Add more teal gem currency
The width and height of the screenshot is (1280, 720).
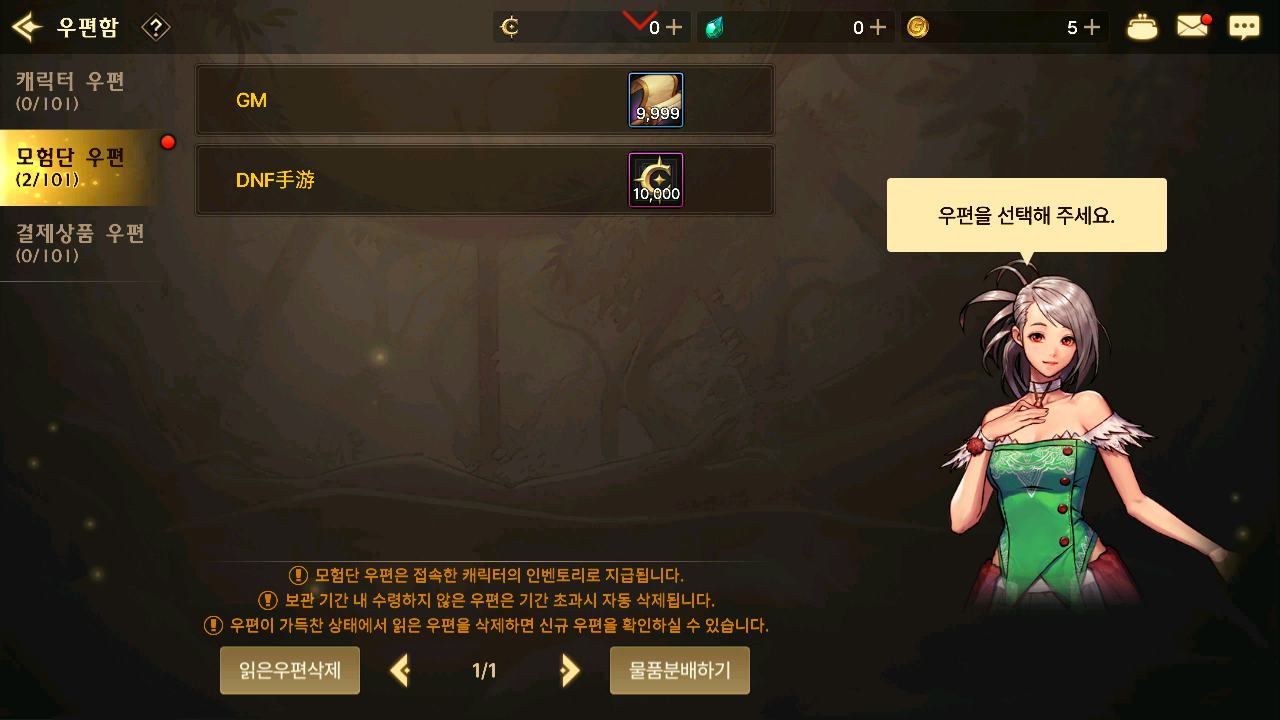878,28
